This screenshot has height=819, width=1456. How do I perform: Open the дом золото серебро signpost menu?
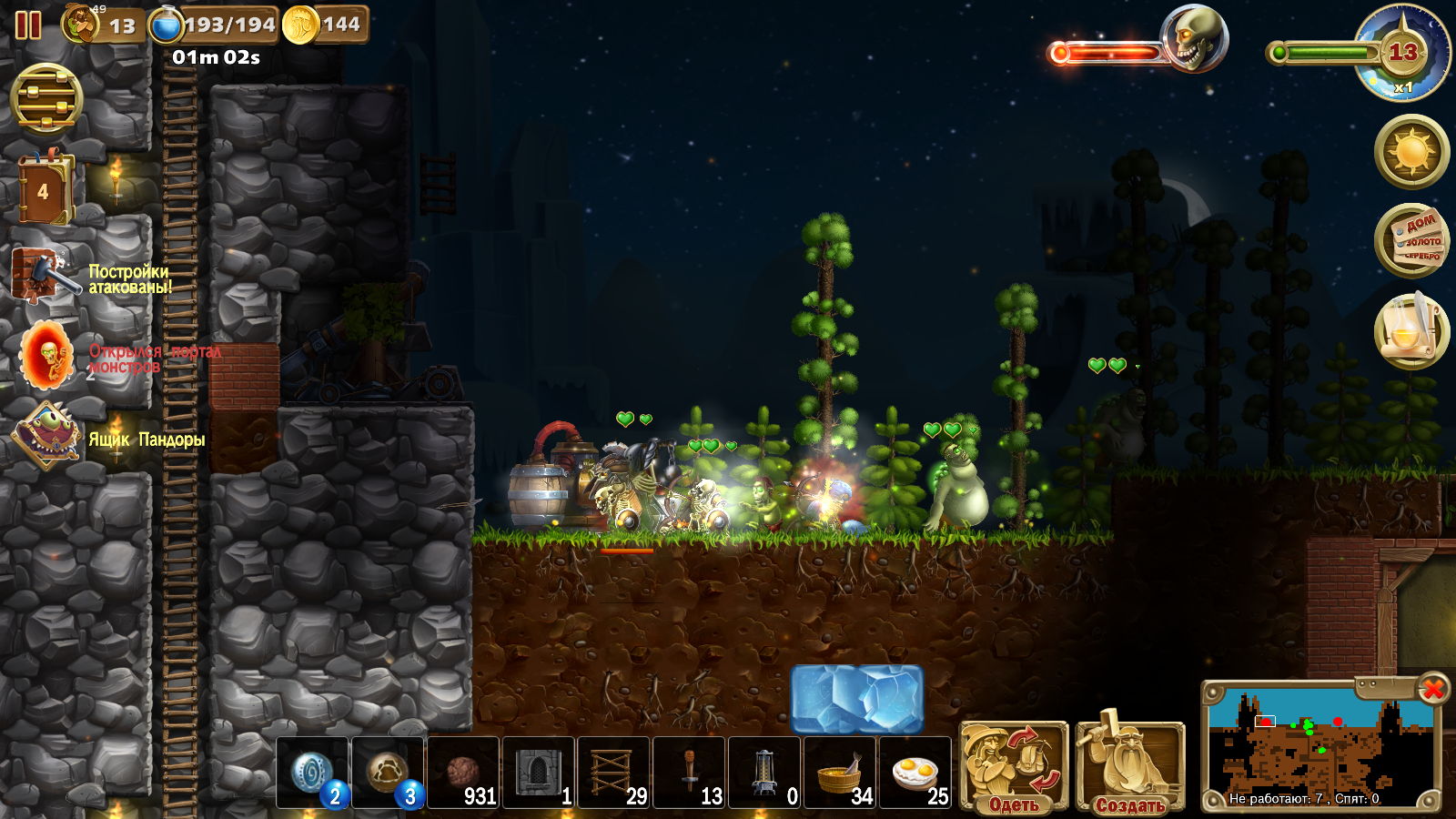point(1411,240)
